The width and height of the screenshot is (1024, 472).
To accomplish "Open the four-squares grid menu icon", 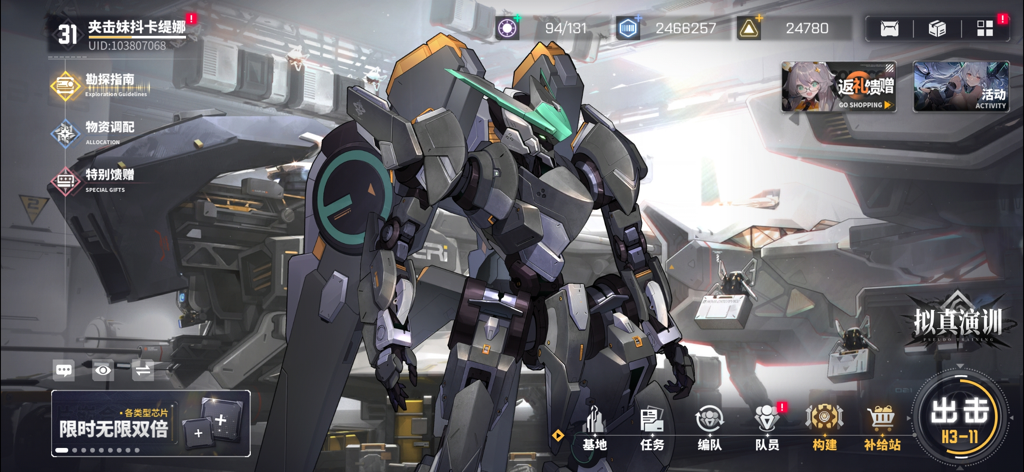I will coord(985,29).
